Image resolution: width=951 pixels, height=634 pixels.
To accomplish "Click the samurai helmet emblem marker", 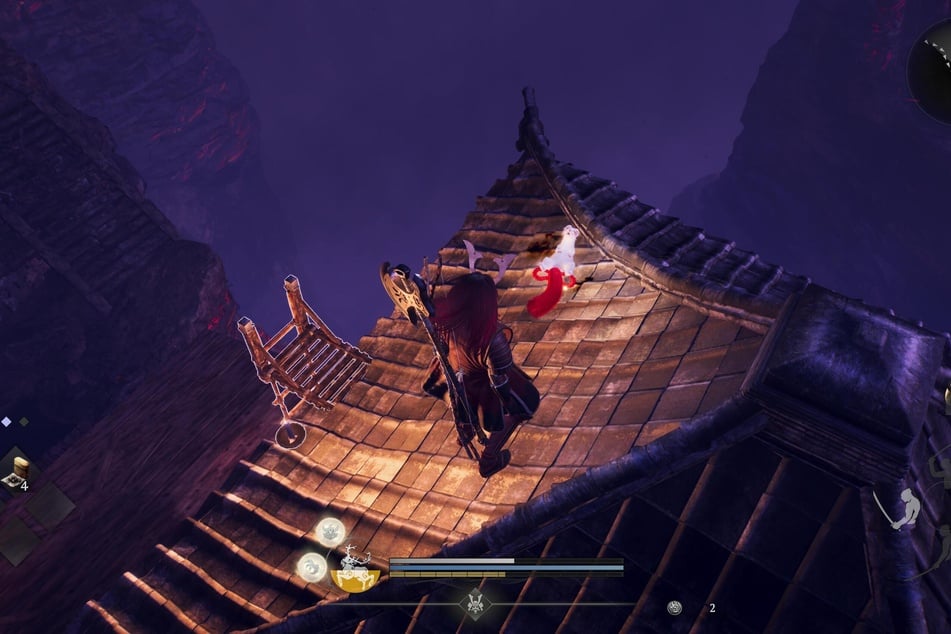I will [x=474, y=604].
